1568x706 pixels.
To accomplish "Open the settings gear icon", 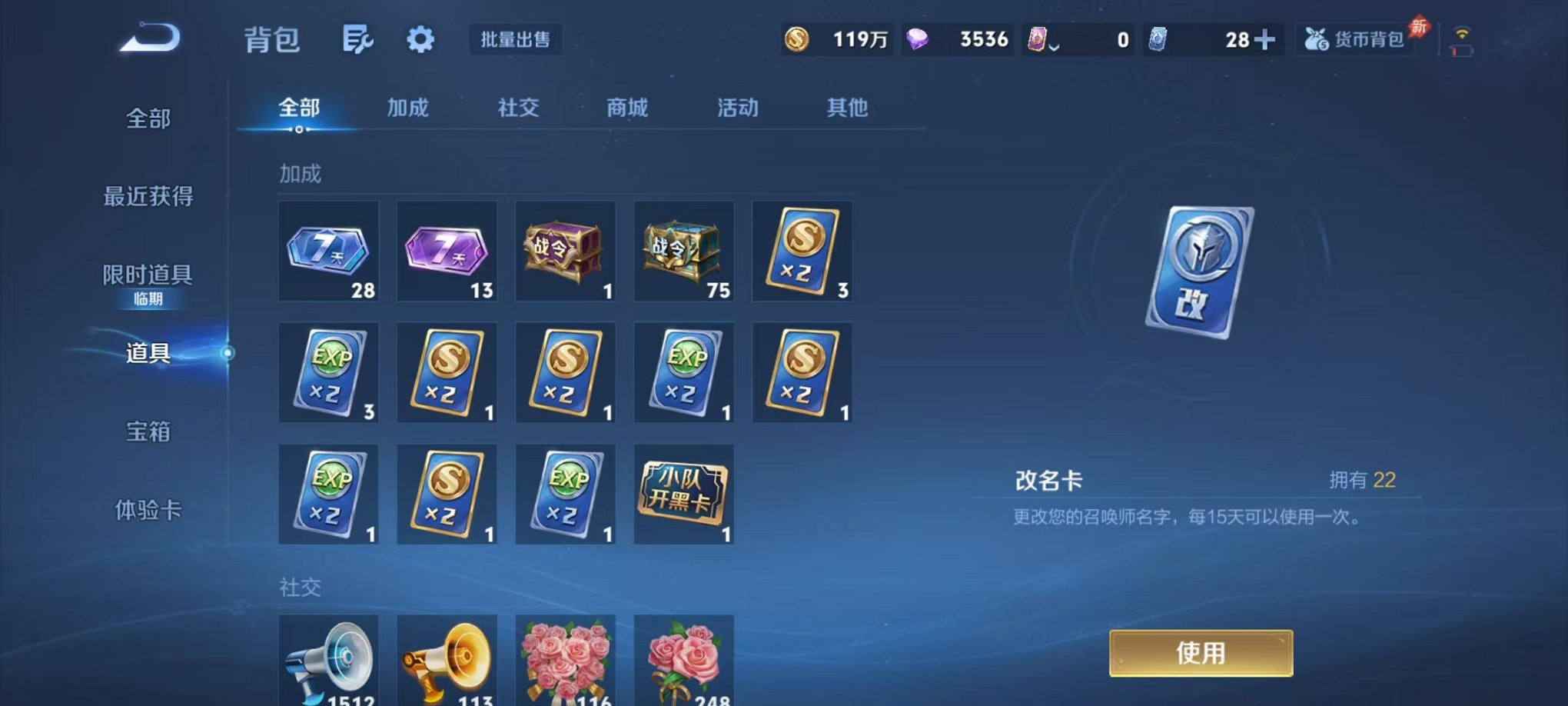I will click(420, 38).
